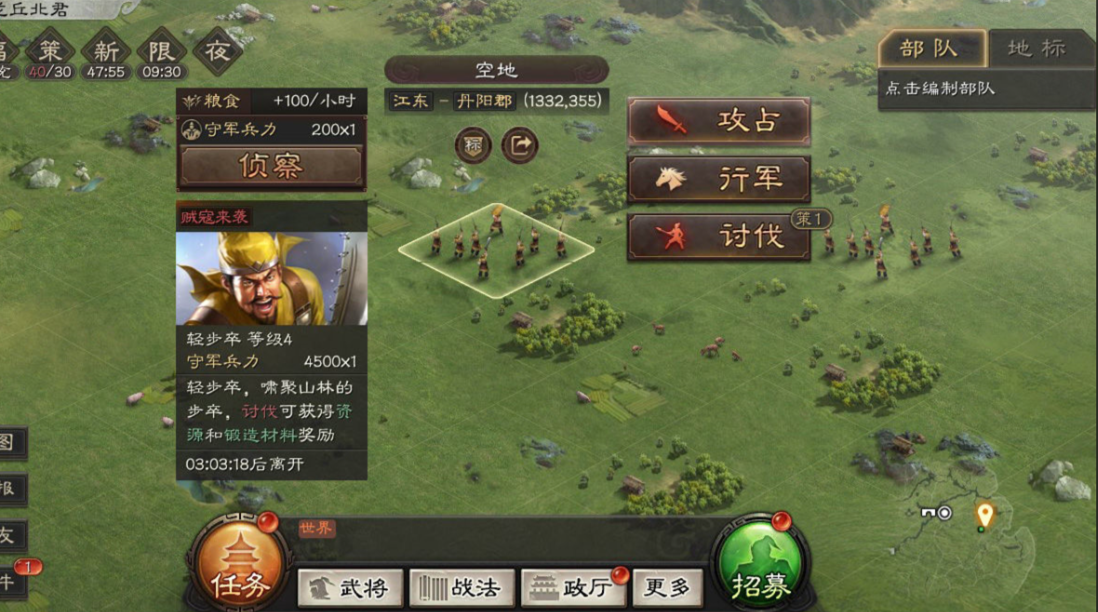Select the 行军 march command
This screenshot has width=1098, height=612.
click(x=718, y=179)
